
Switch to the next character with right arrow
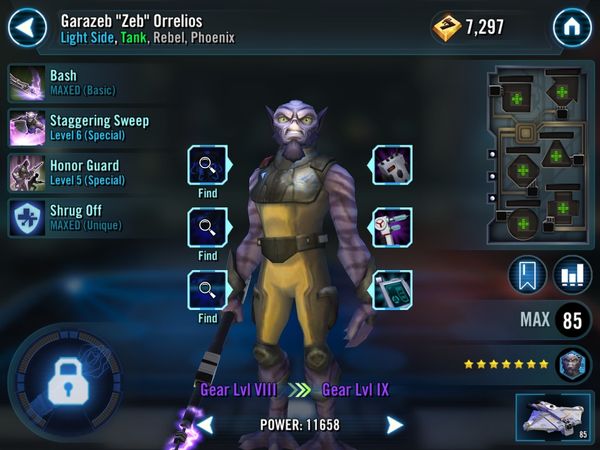(395, 425)
